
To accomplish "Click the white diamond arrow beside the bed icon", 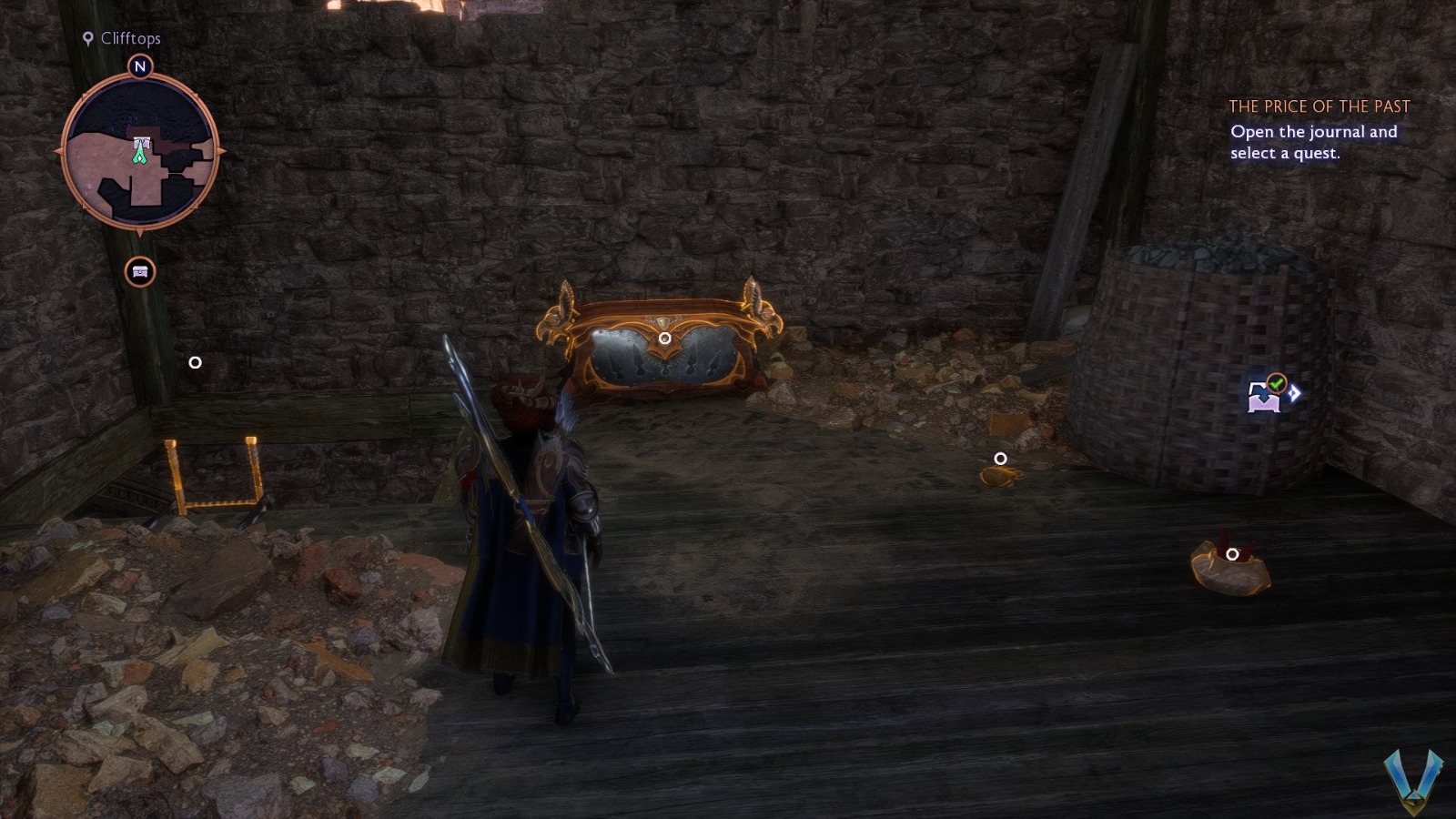I will pyautogui.click(x=1294, y=393).
